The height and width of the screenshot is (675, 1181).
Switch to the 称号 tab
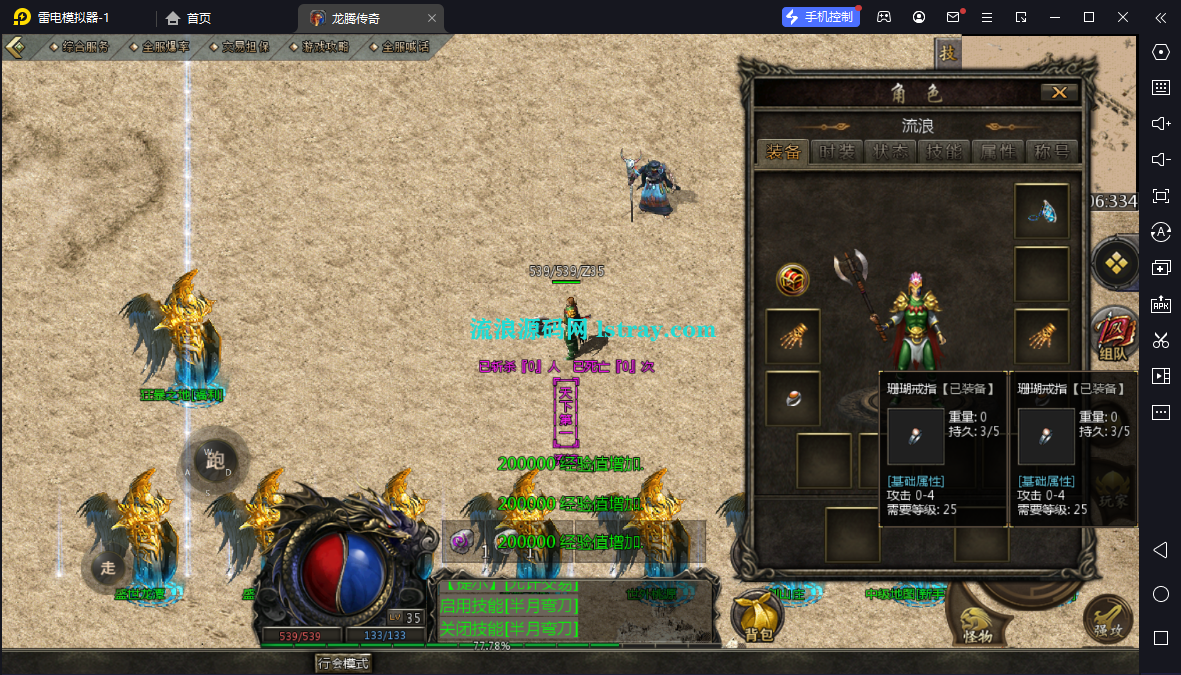coord(1052,152)
